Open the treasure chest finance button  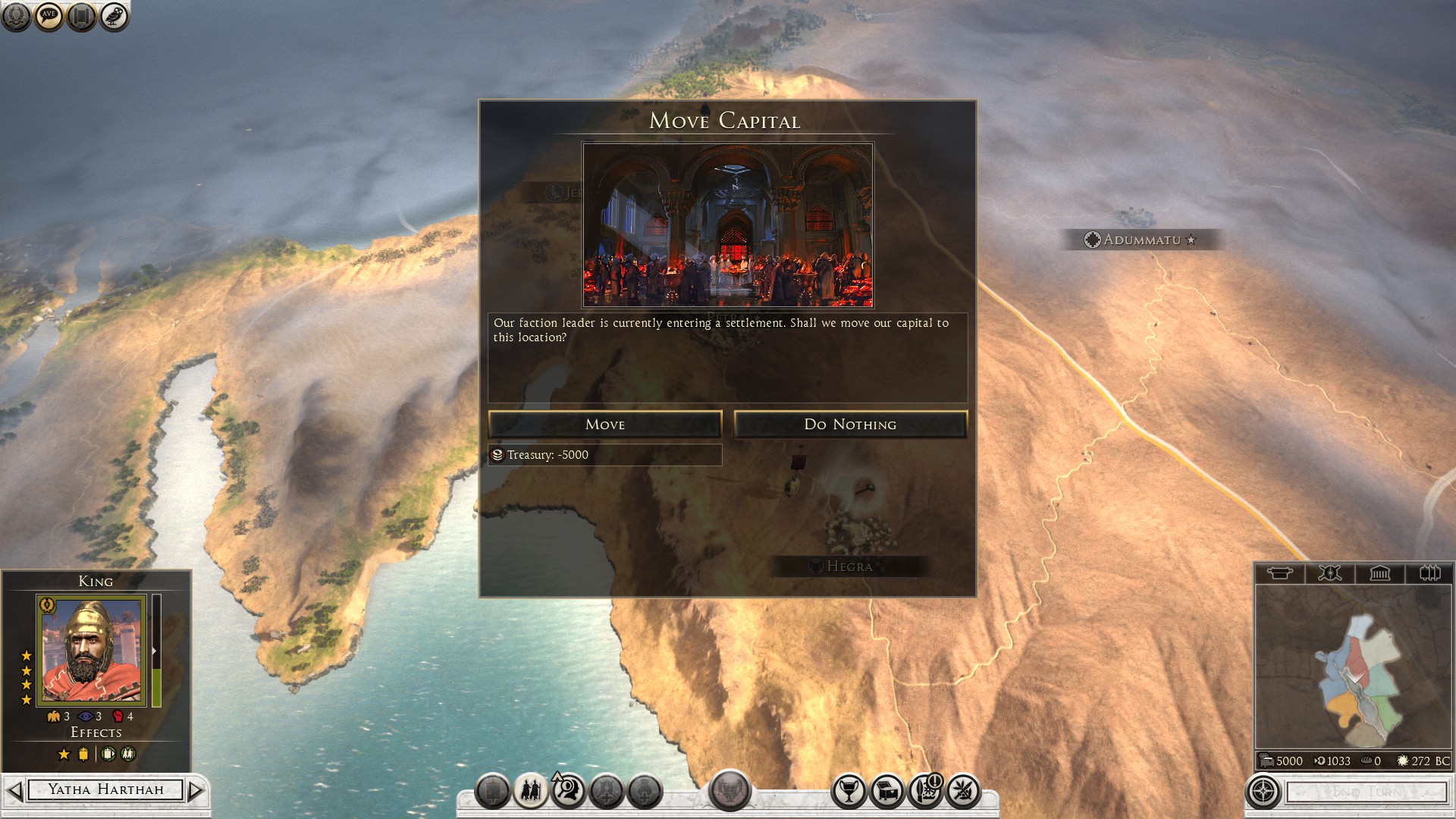[886, 792]
